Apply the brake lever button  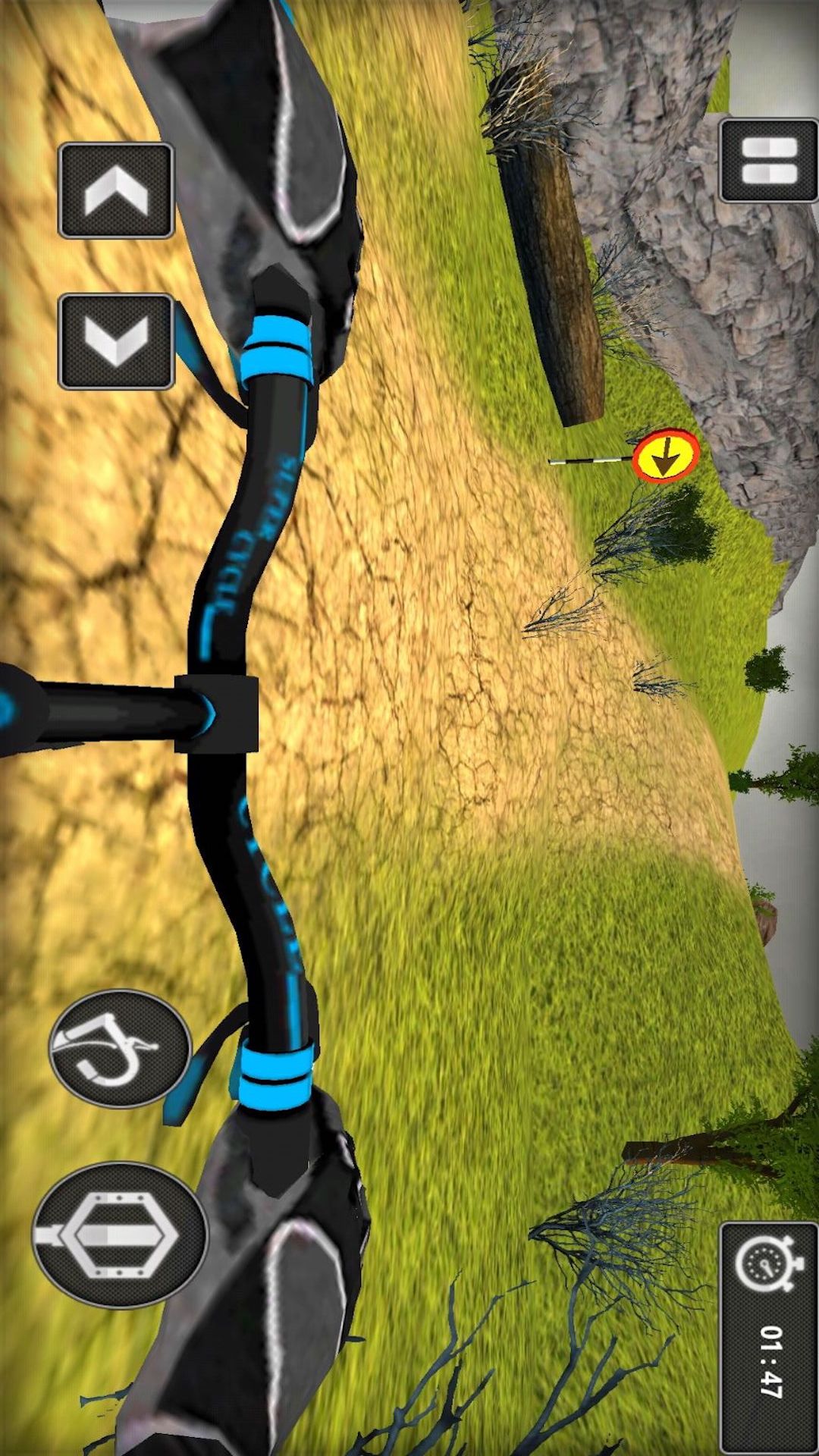point(119,1049)
